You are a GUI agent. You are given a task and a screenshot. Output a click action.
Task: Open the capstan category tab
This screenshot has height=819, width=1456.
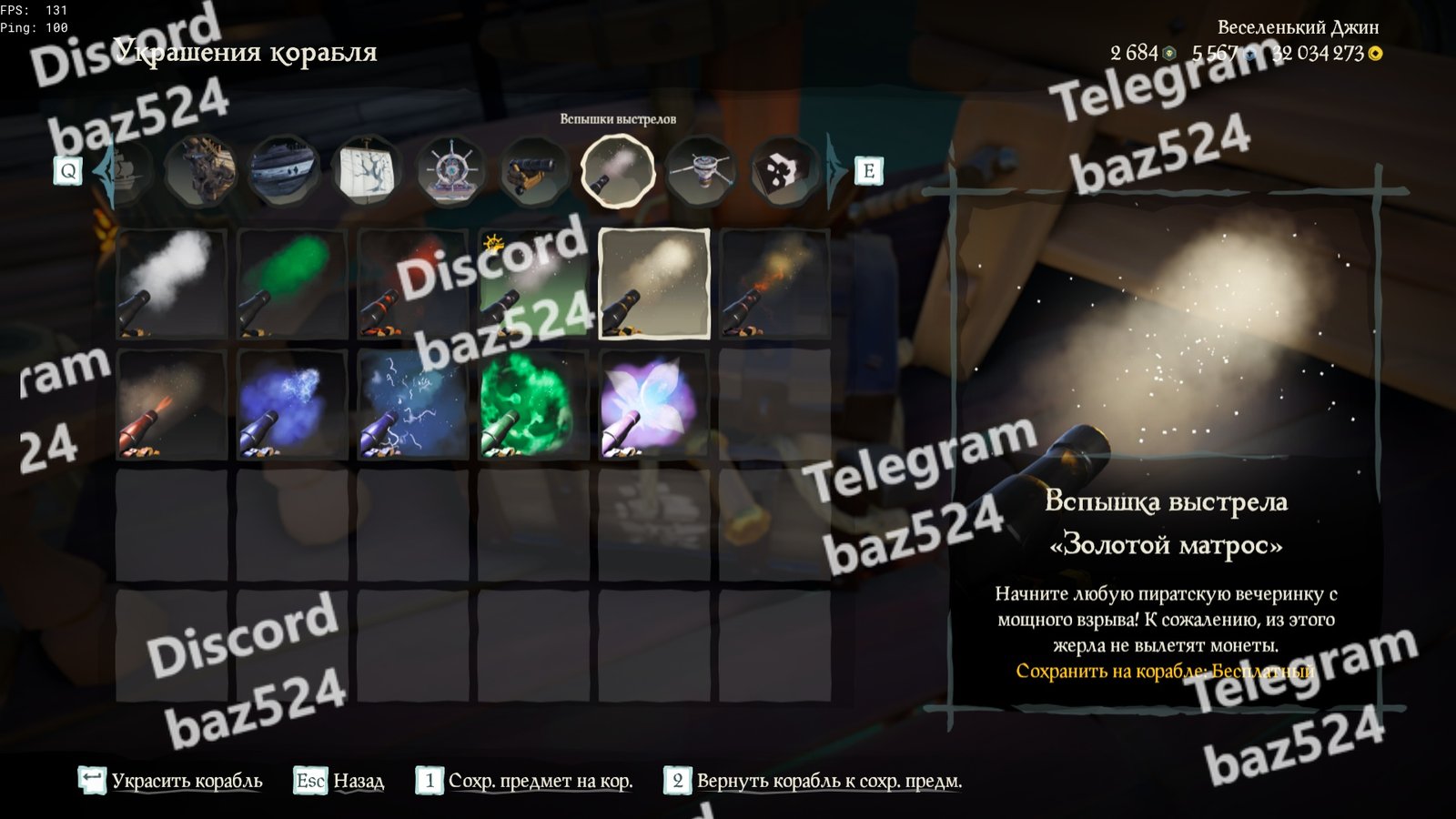coord(701,170)
